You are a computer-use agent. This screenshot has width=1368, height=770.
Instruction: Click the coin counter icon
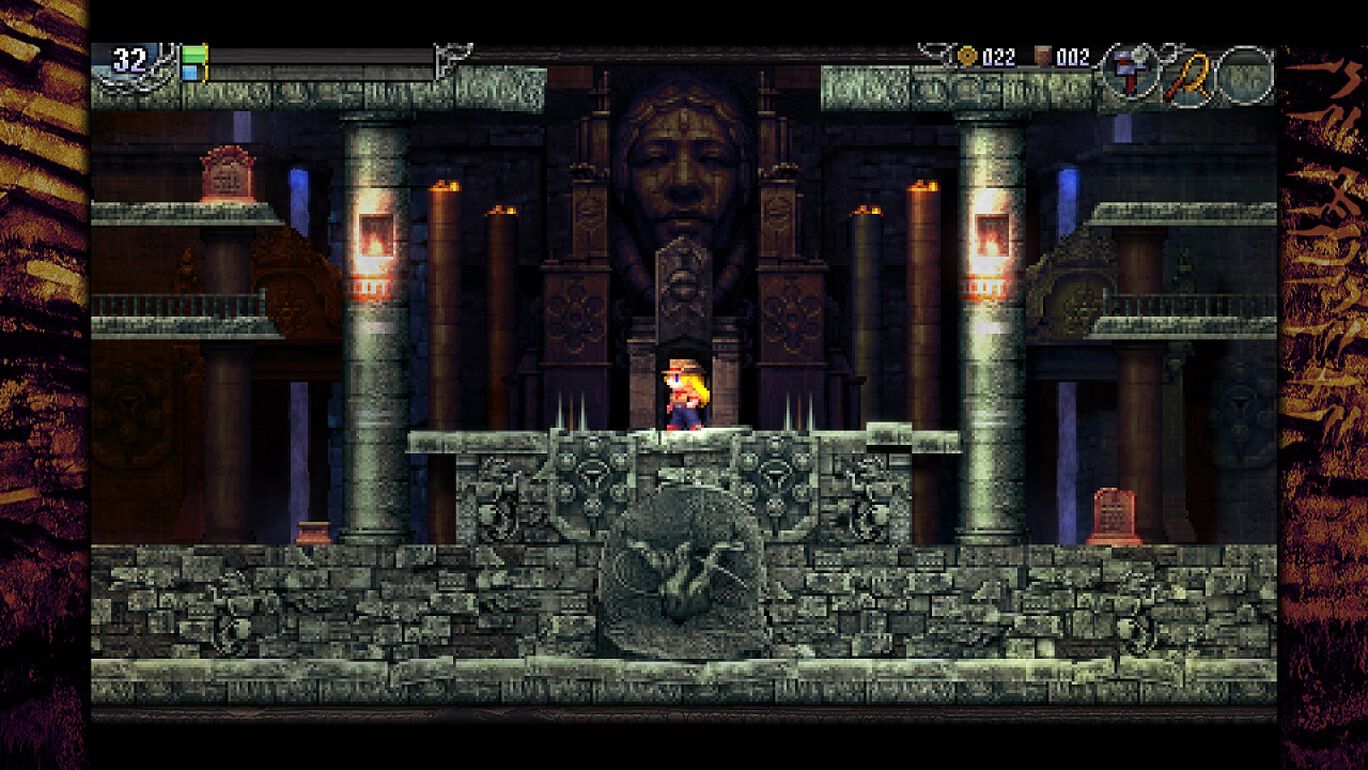(x=967, y=56)
